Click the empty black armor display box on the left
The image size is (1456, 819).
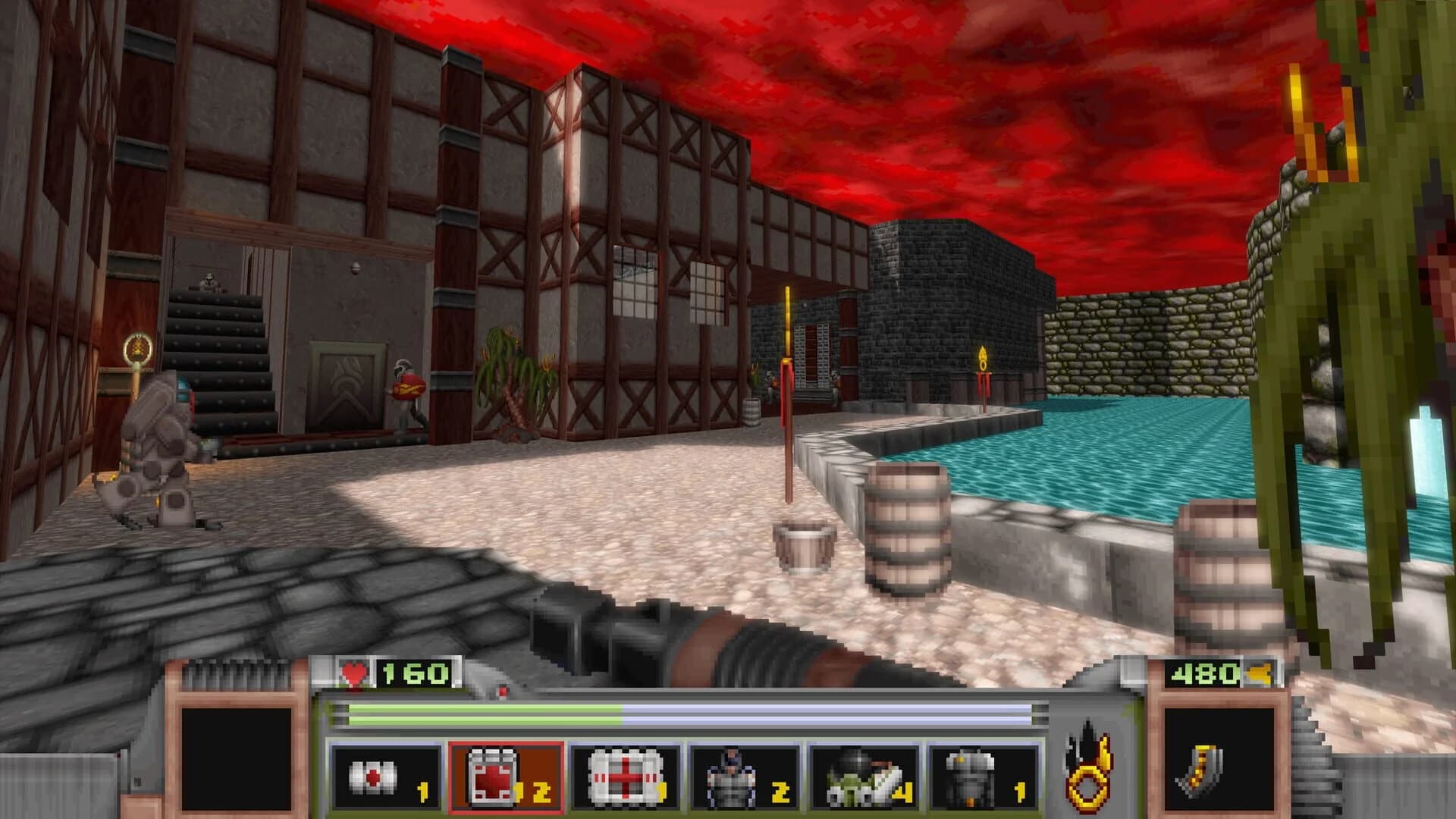coord(236,758)
